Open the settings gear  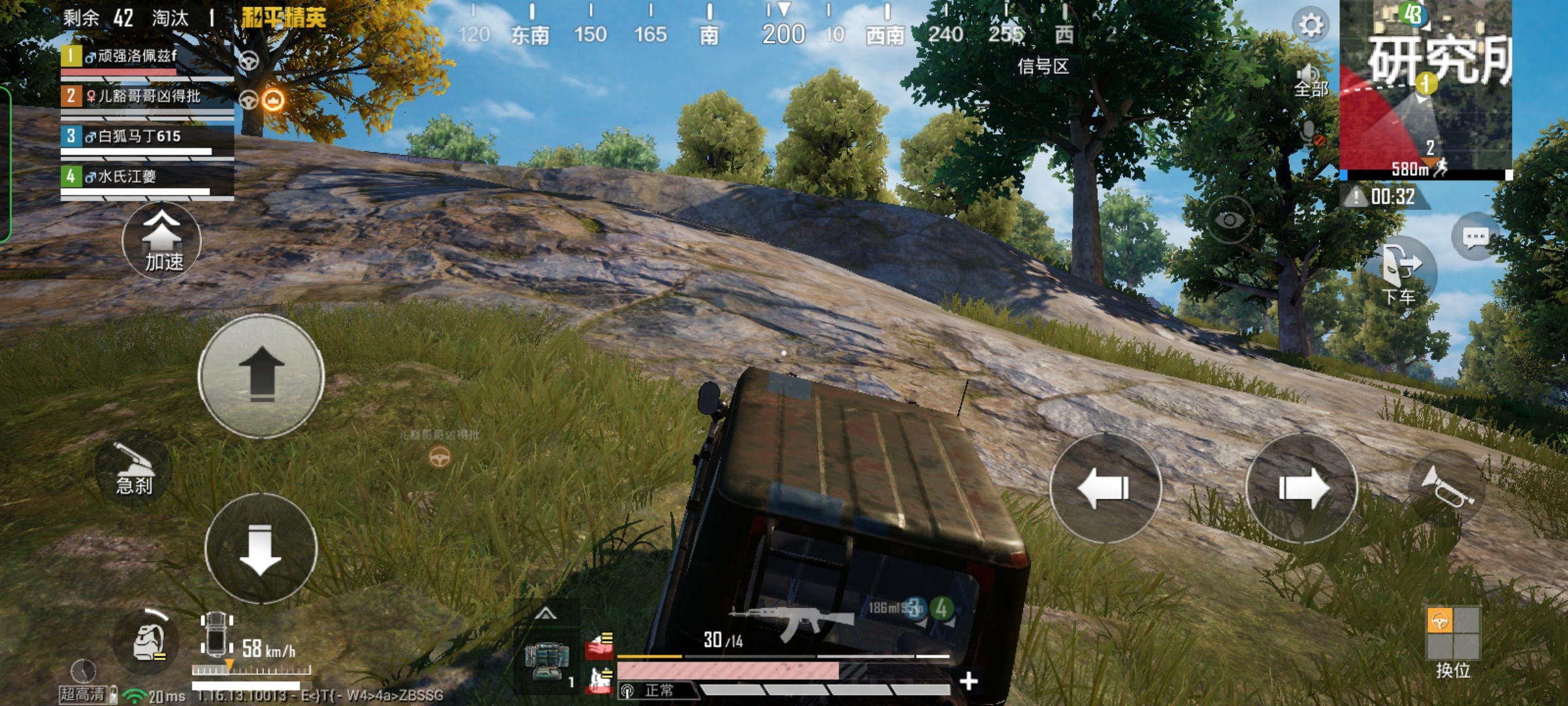[1310, 25]
